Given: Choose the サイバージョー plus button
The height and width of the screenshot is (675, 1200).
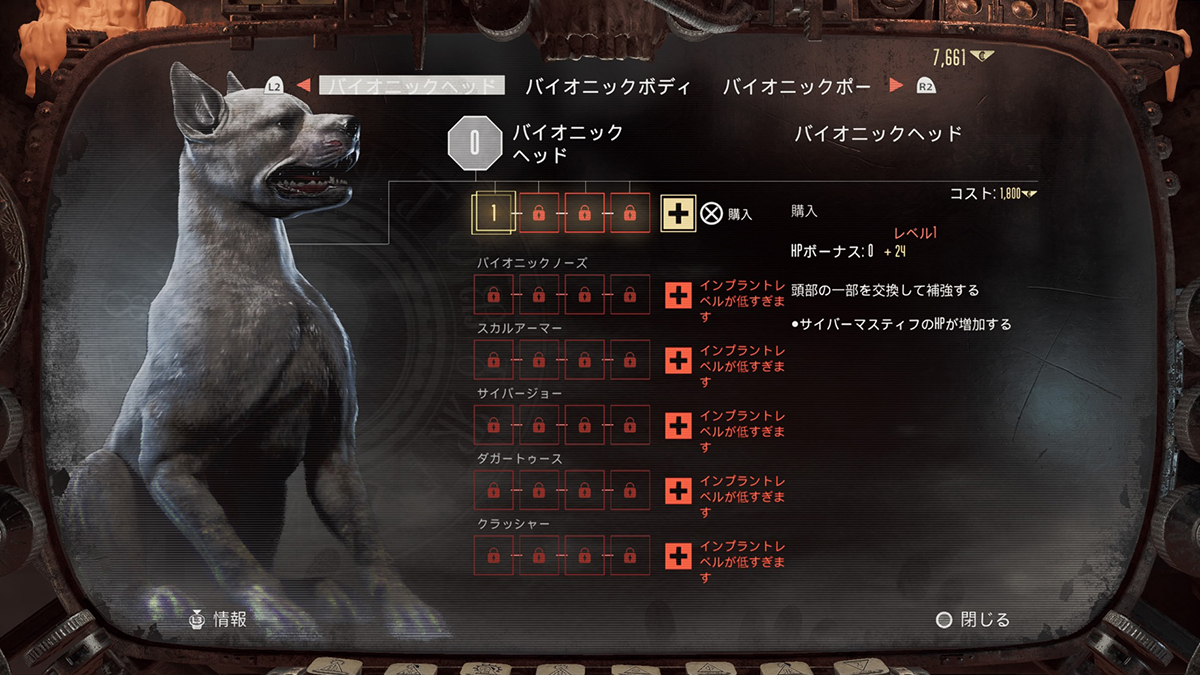Looking at the screenshot, I should 679,425.
